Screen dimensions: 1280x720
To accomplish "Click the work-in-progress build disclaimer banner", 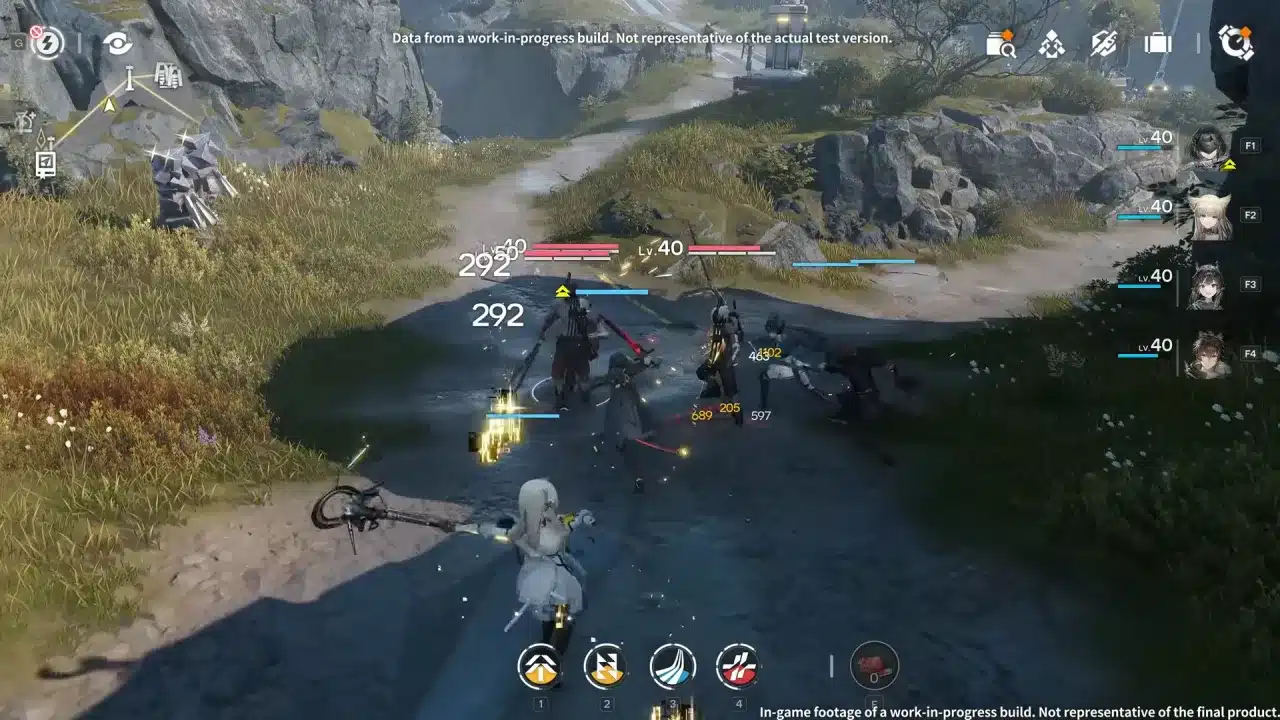I will (640, 37).
